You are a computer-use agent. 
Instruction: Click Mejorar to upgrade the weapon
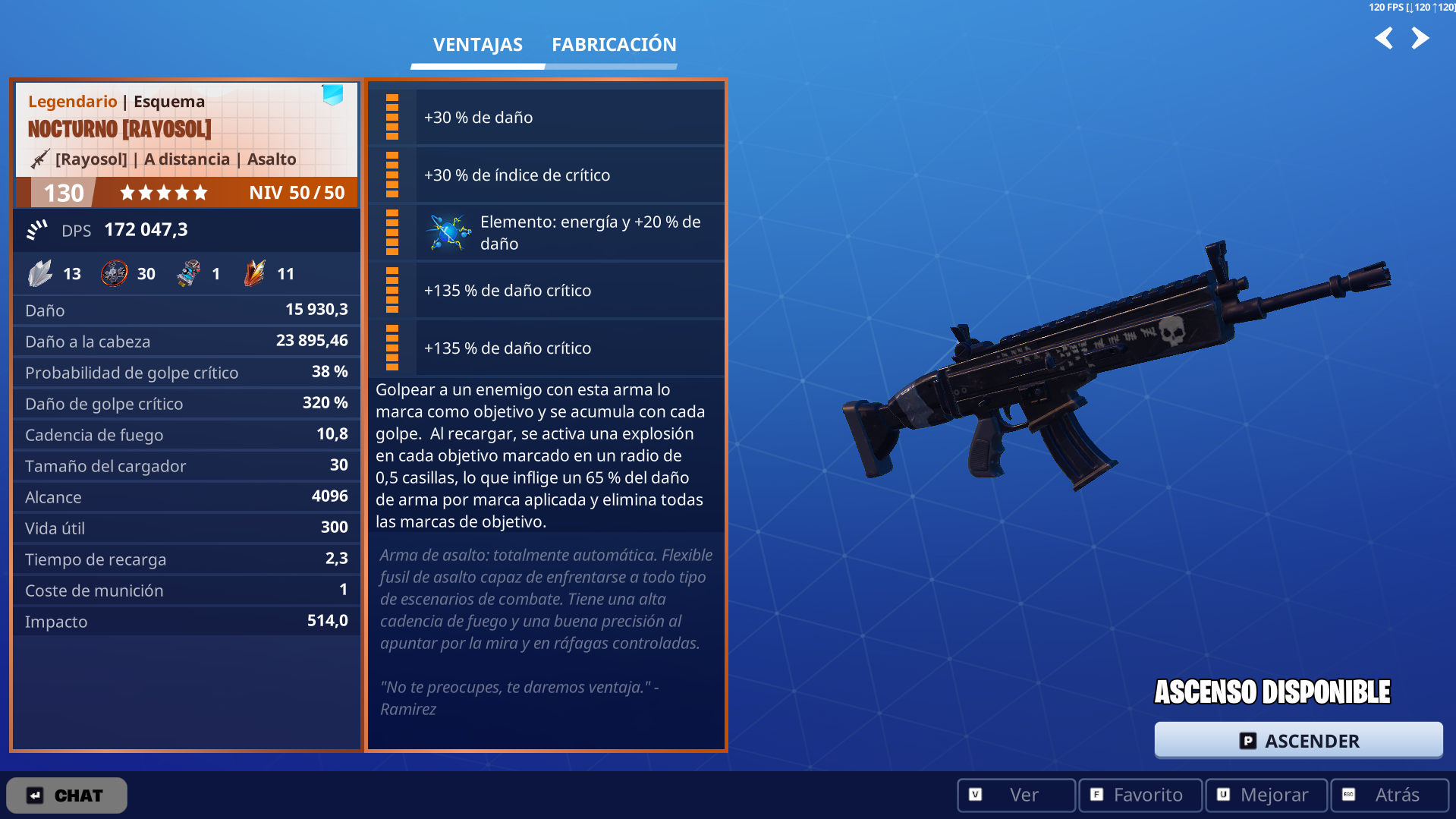1265,795
